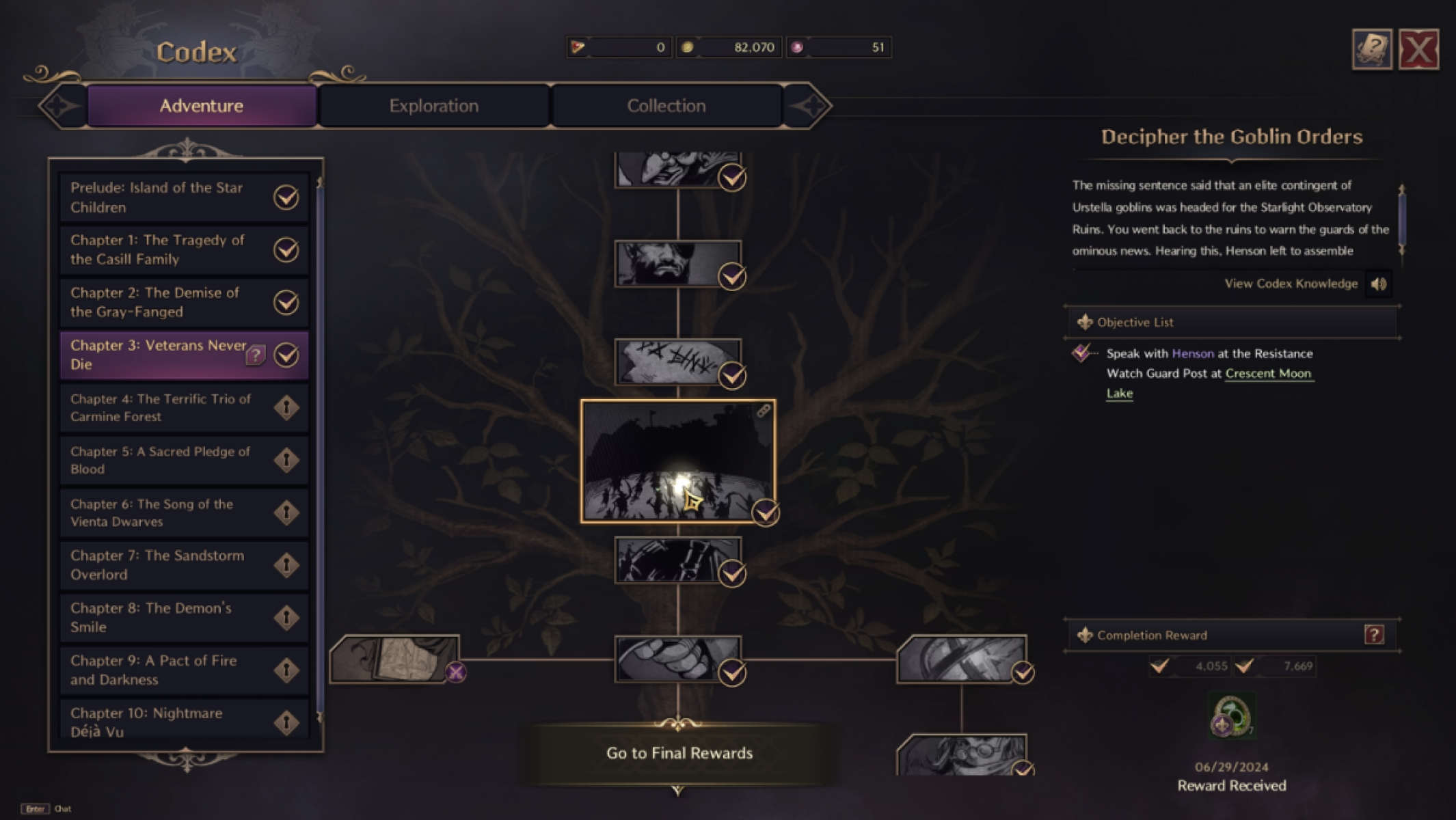This screenshot has height=820, width=1456.
Task: Click the gold coin currency icon
Action: [x=689, y=46]
